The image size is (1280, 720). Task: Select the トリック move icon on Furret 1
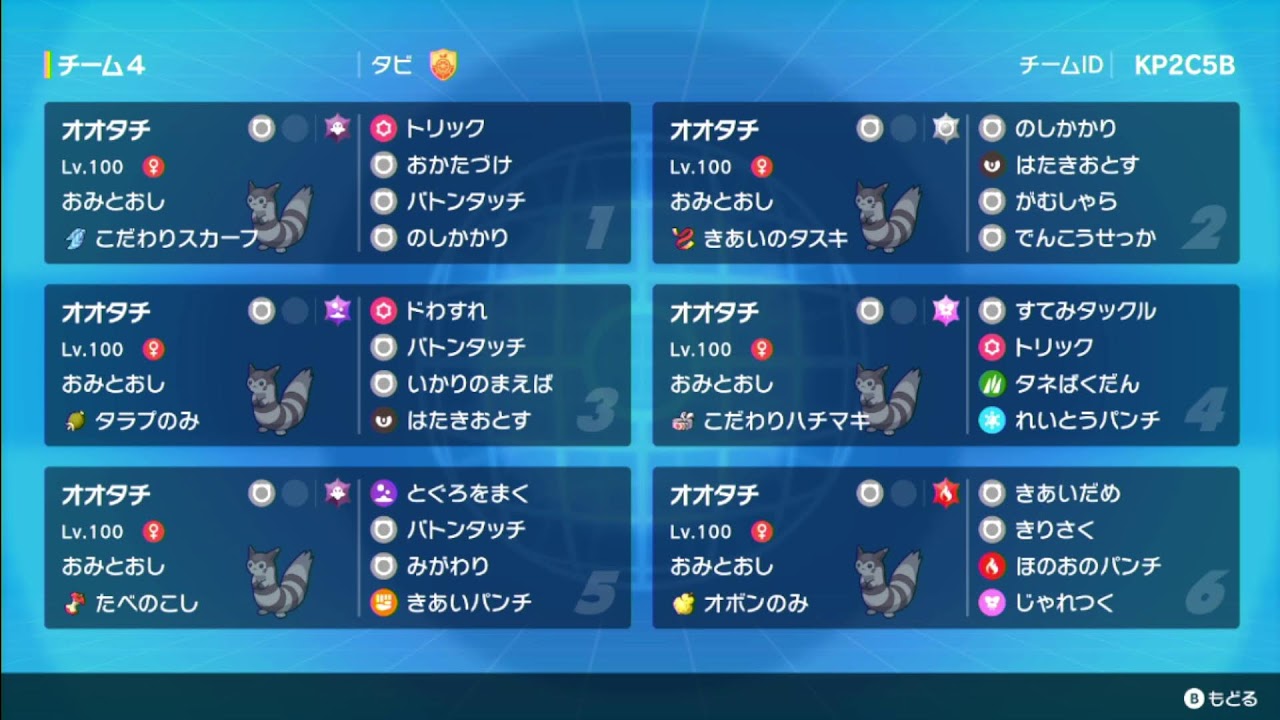point(382,129)
